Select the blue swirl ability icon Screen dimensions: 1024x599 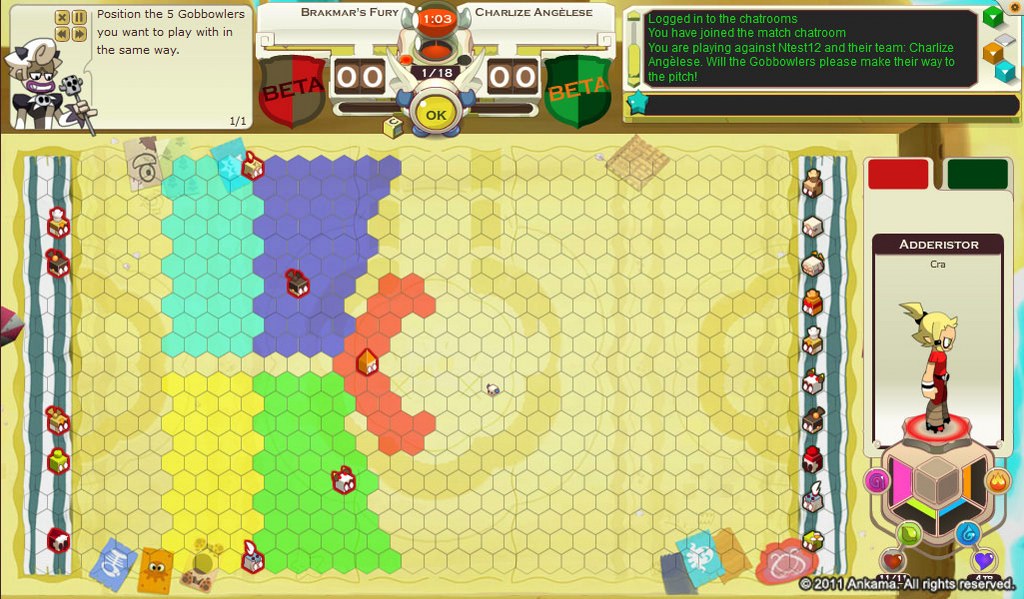(967, 533)
